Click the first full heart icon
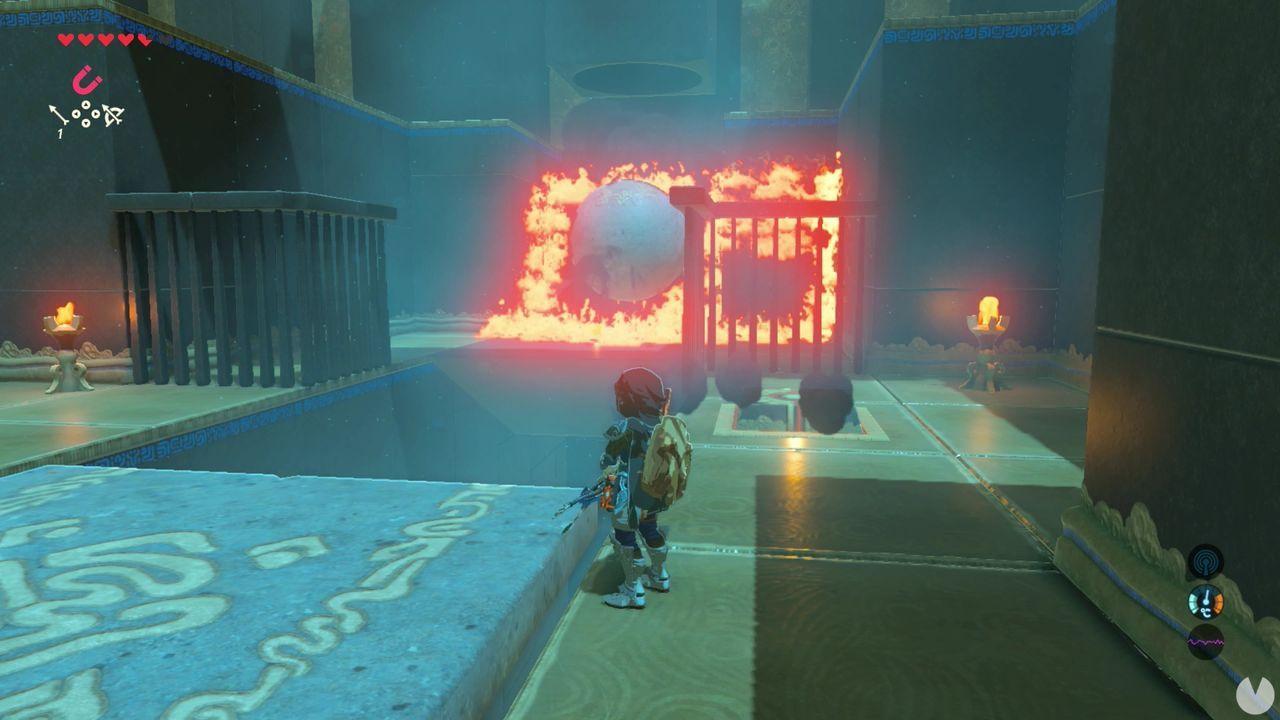1280x720 pixels. click(x=66, y=39)
